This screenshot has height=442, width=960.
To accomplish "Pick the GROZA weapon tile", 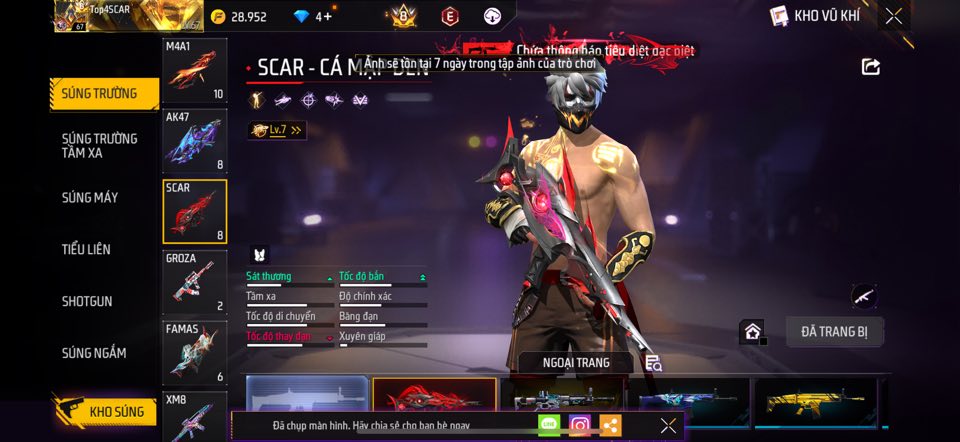I will click(195, 281).
